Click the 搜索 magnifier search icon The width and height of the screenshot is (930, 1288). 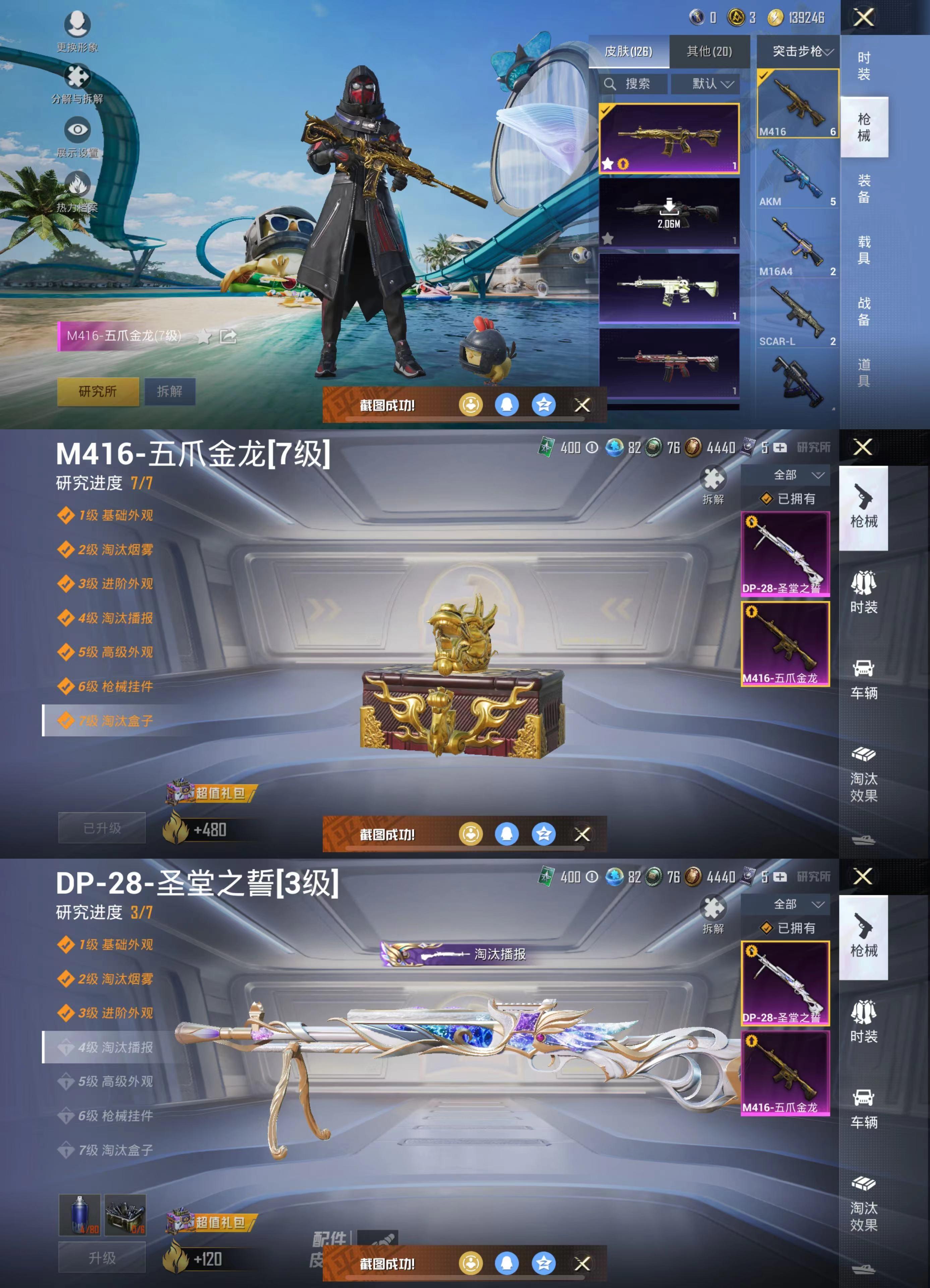pyautogui.click(x=611, y=84)
